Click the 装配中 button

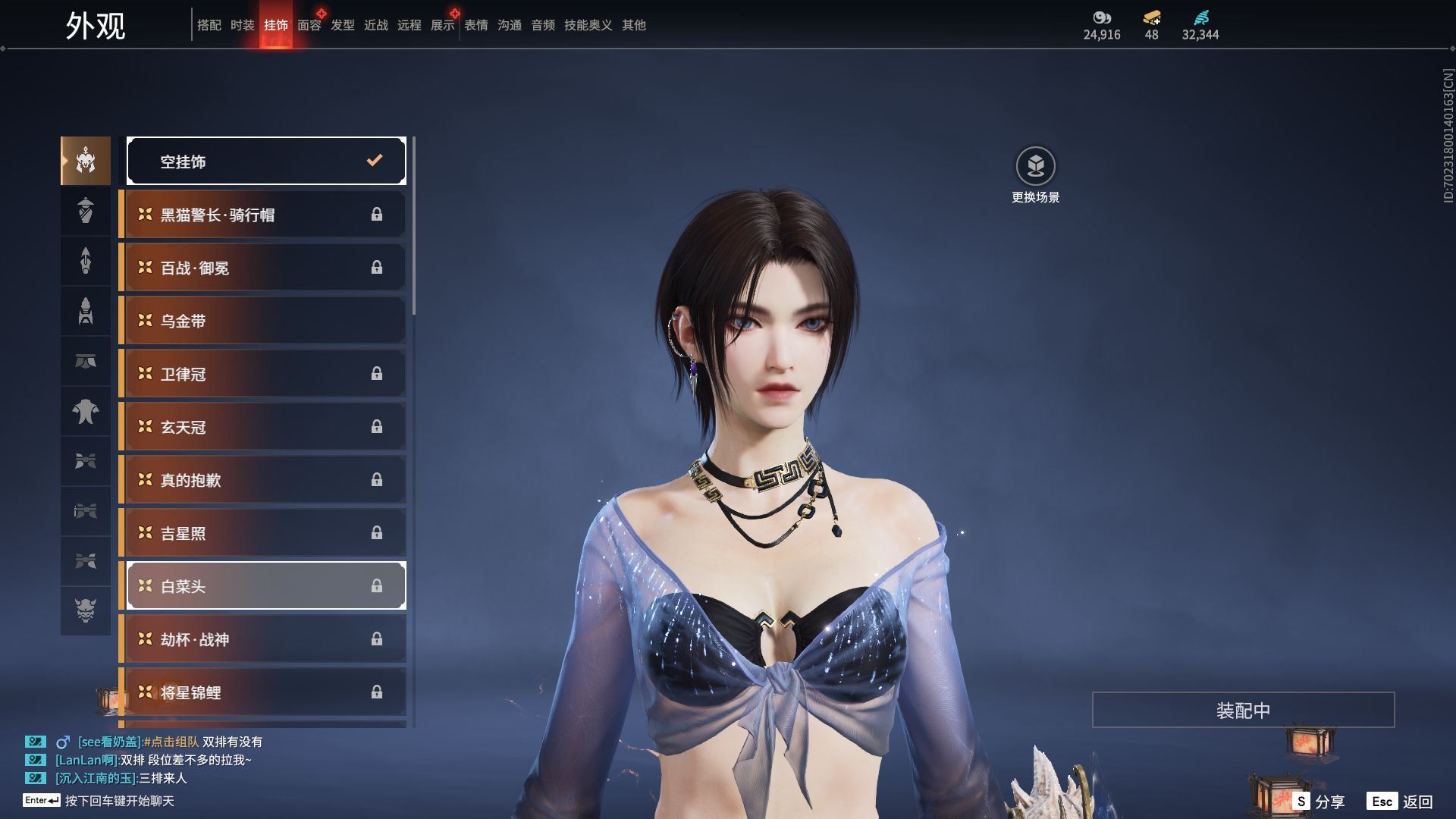pyautogui.click(x=1243, y=710)
